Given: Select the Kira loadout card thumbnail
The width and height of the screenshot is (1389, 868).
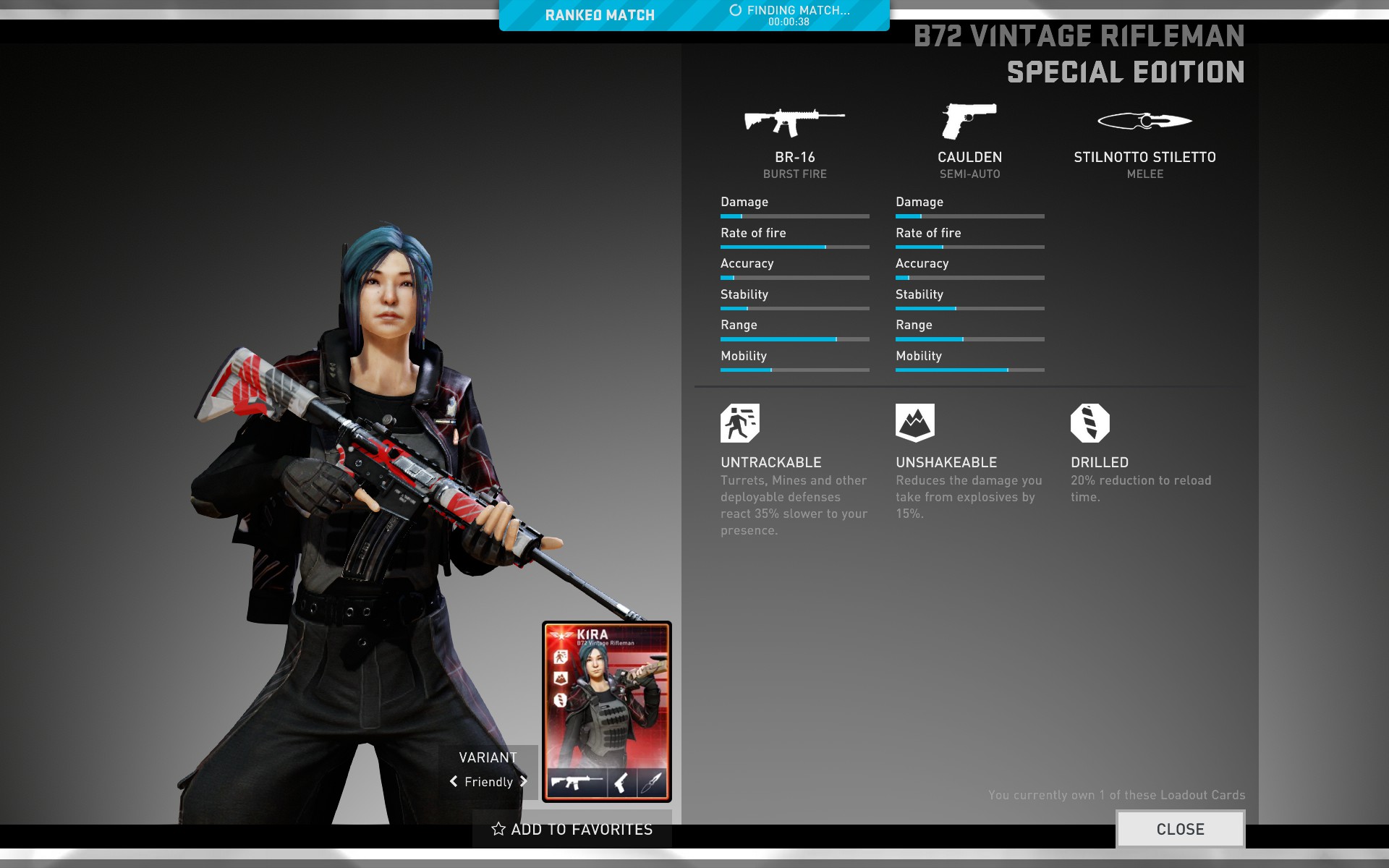Looking at the screenshot, I should point(607,712).
